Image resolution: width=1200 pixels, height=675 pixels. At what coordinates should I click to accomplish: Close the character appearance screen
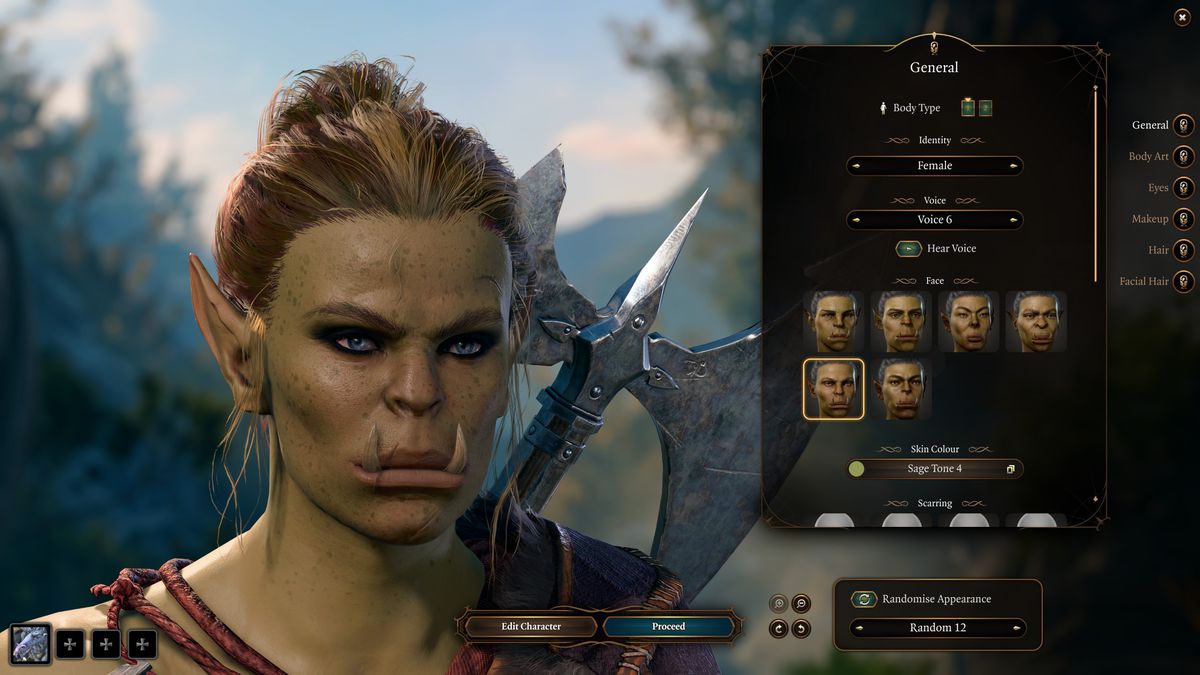(x=1182, y=17)
